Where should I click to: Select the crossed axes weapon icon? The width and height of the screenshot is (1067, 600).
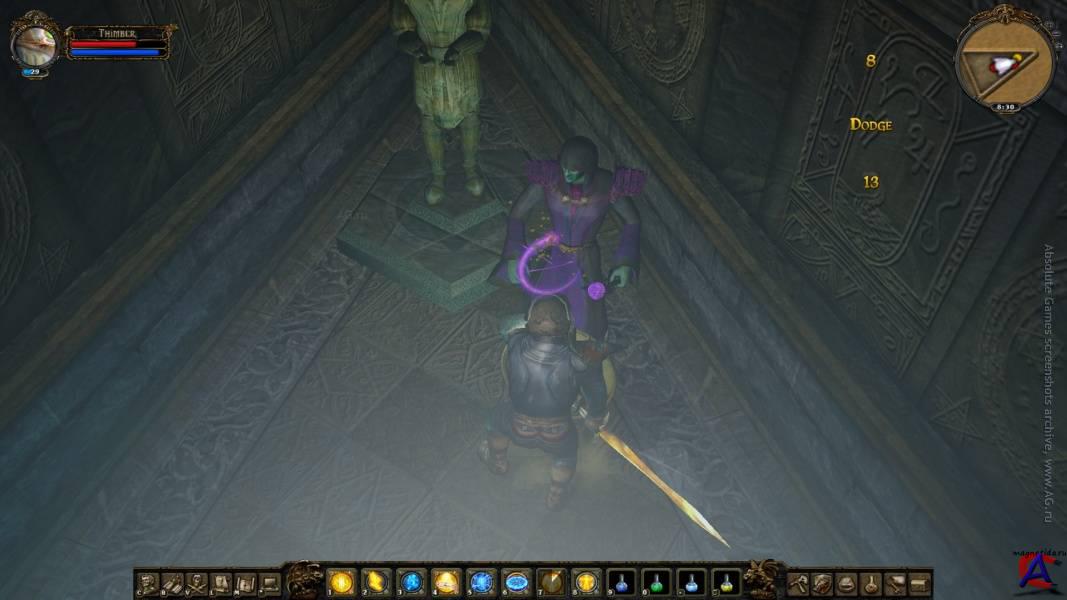tap(798, 583)
